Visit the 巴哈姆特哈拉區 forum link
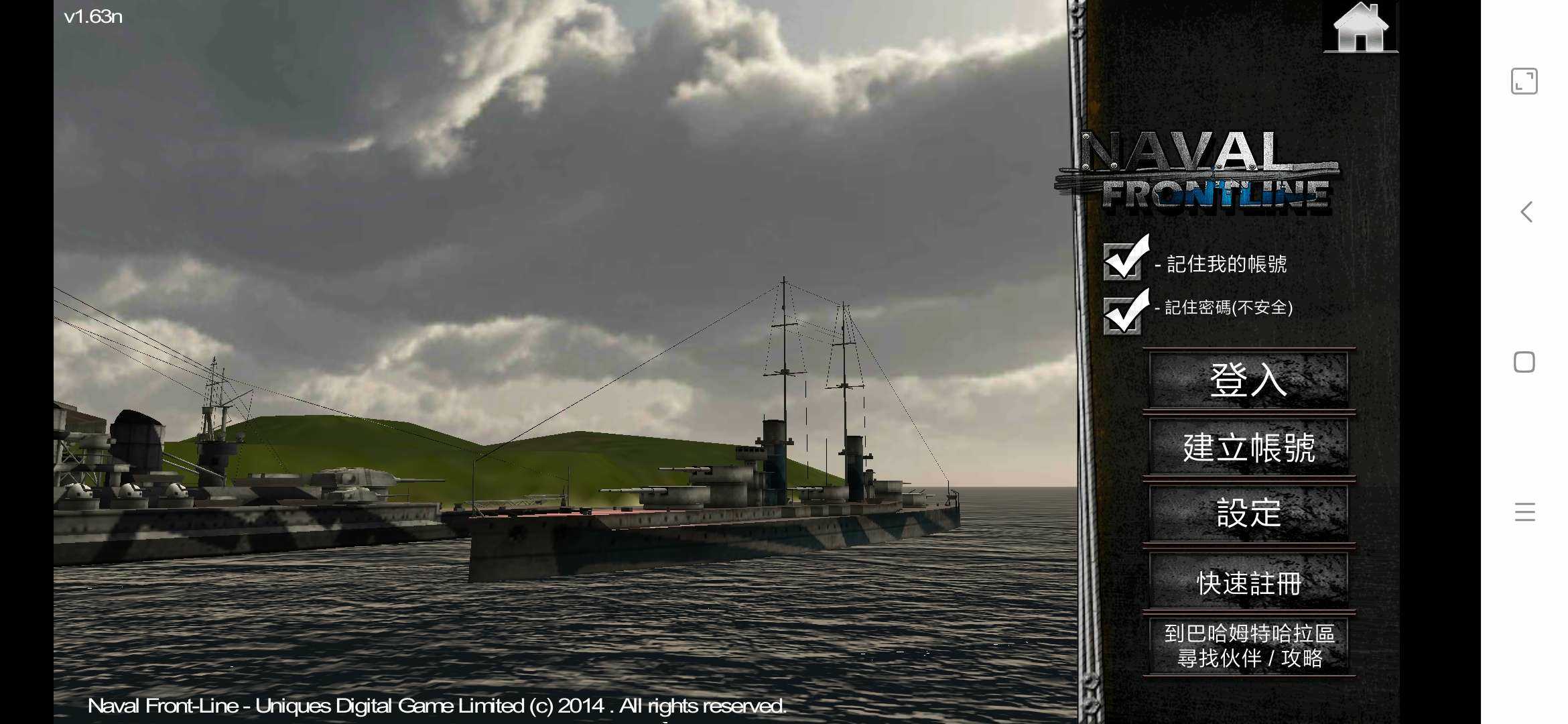The height and width of the screenshot is (724, 1568). (1248, 646)
